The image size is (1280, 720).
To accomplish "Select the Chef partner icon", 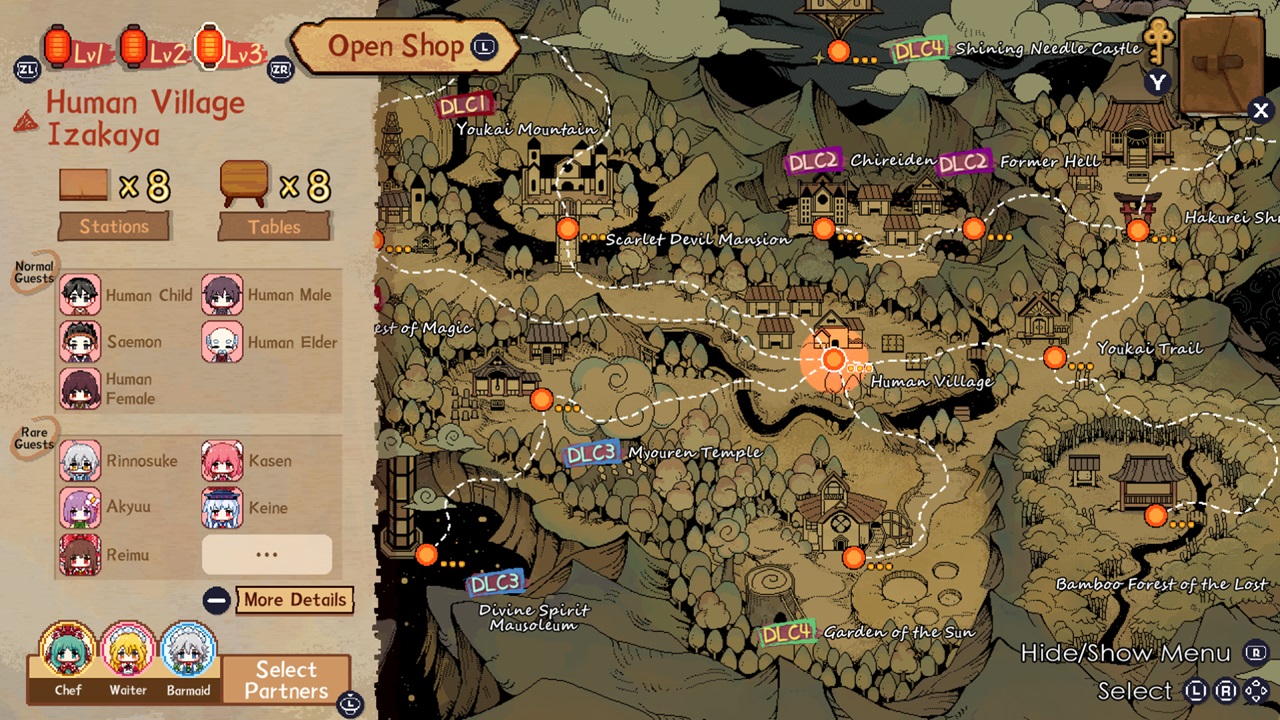I will (x=66, y=651).
